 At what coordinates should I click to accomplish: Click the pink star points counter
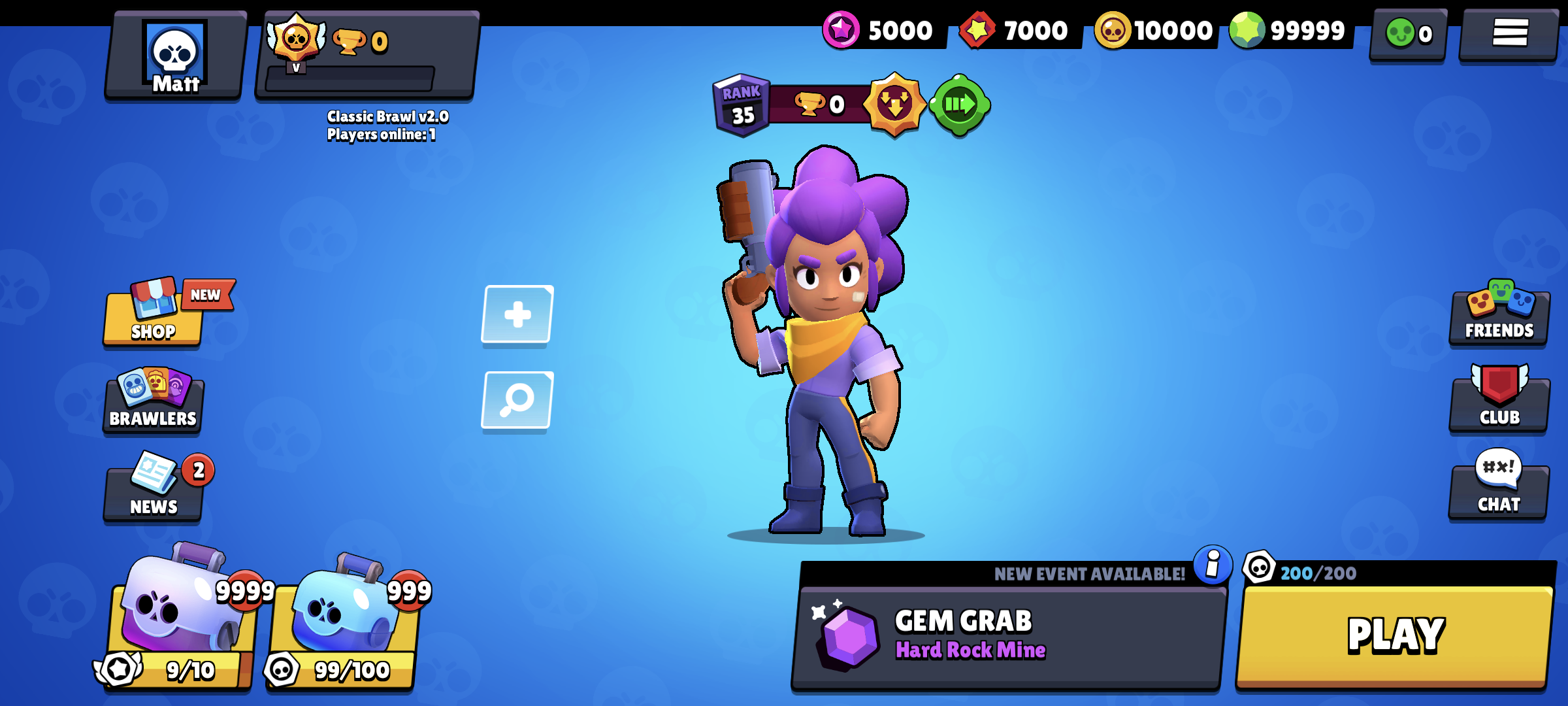point(882,29)
